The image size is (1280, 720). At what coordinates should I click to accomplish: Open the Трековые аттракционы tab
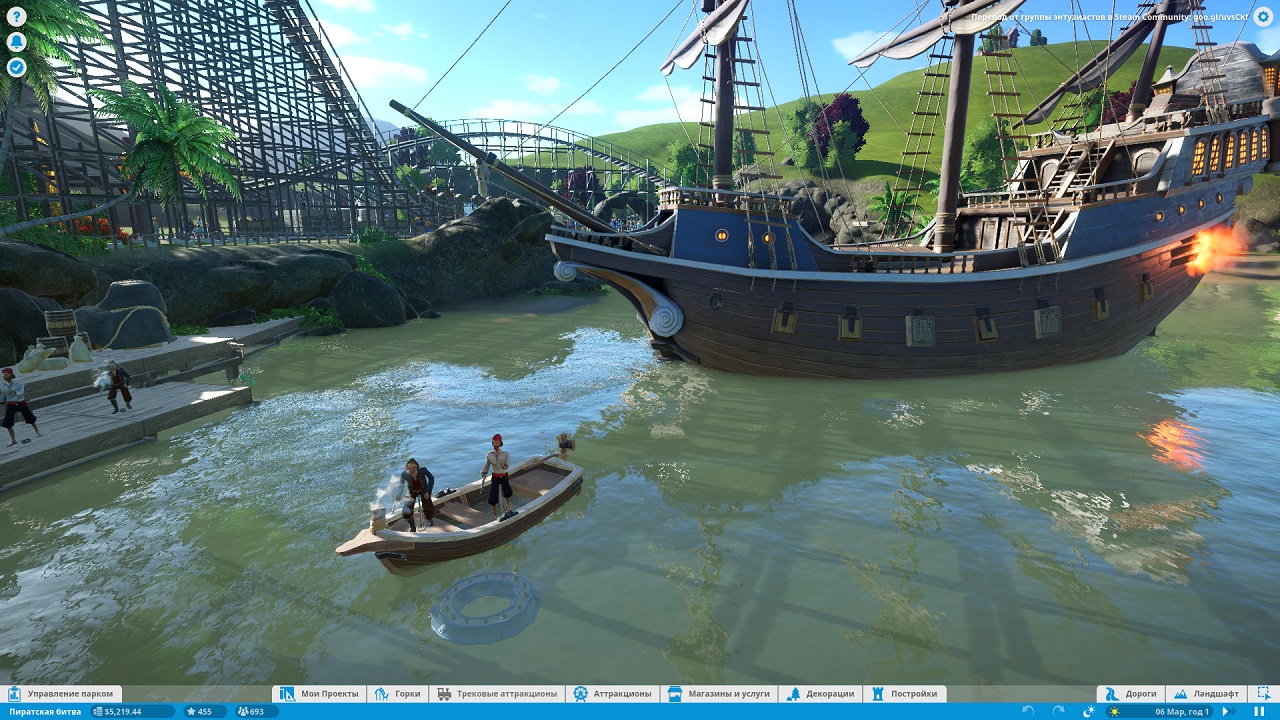(x=496, y=694)
